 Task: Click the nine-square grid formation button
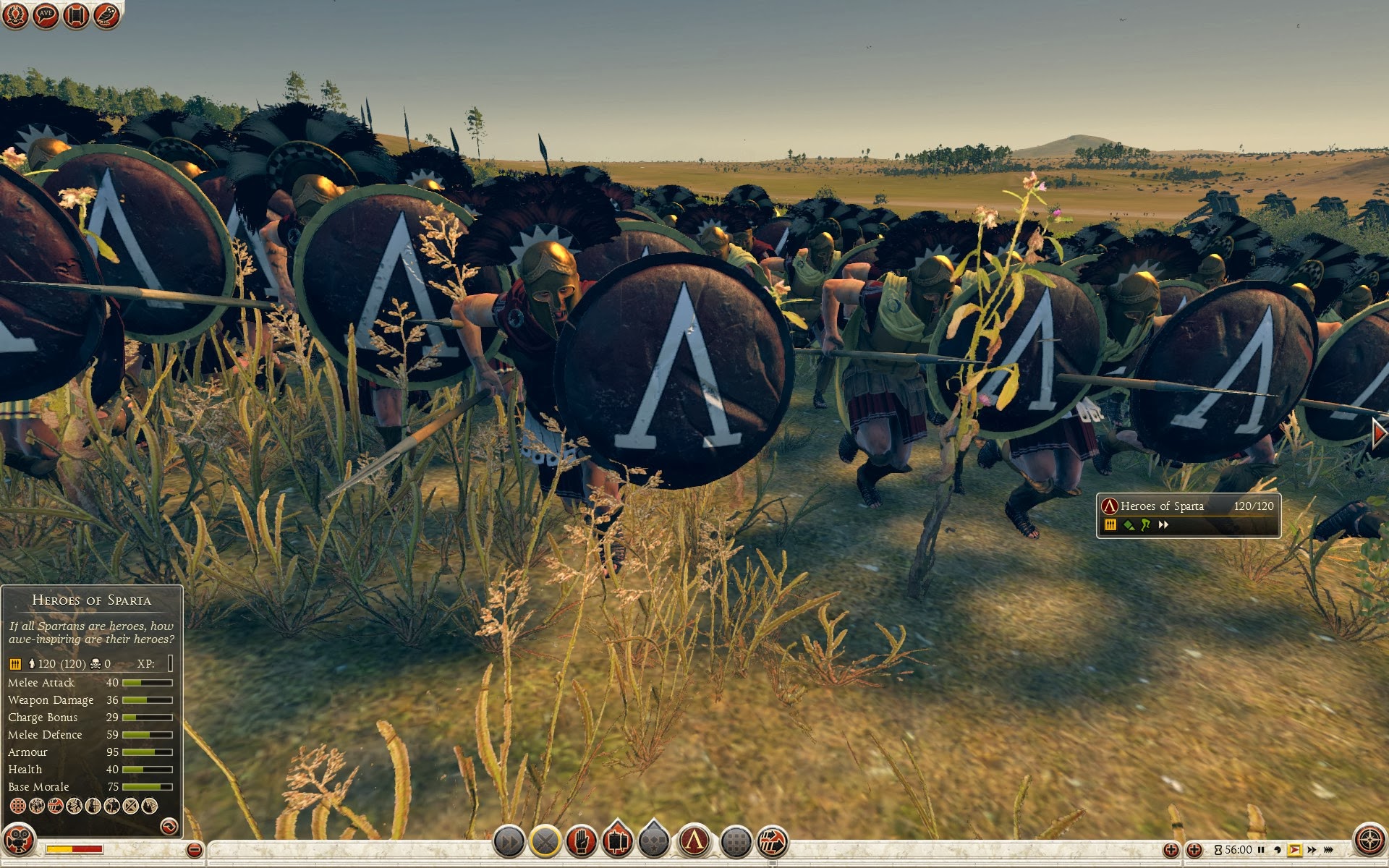pyautogui.click(x=736, y=842)
